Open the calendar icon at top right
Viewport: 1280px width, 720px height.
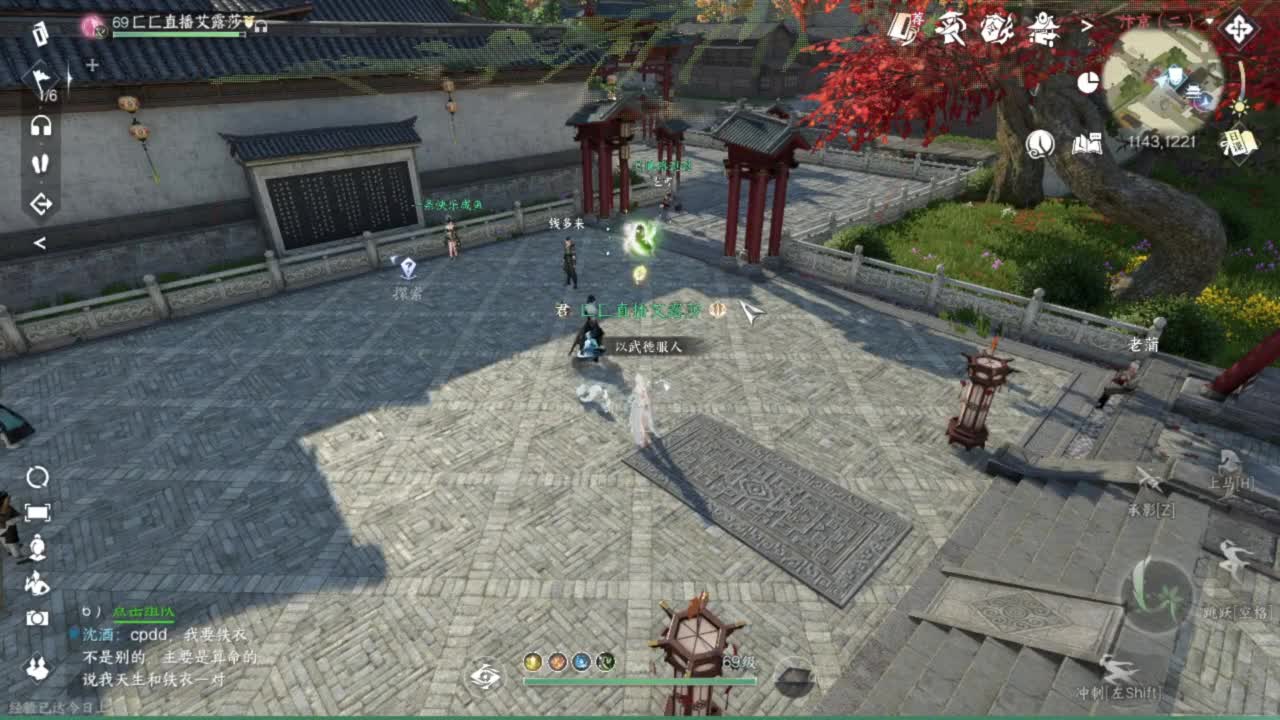1239,144
